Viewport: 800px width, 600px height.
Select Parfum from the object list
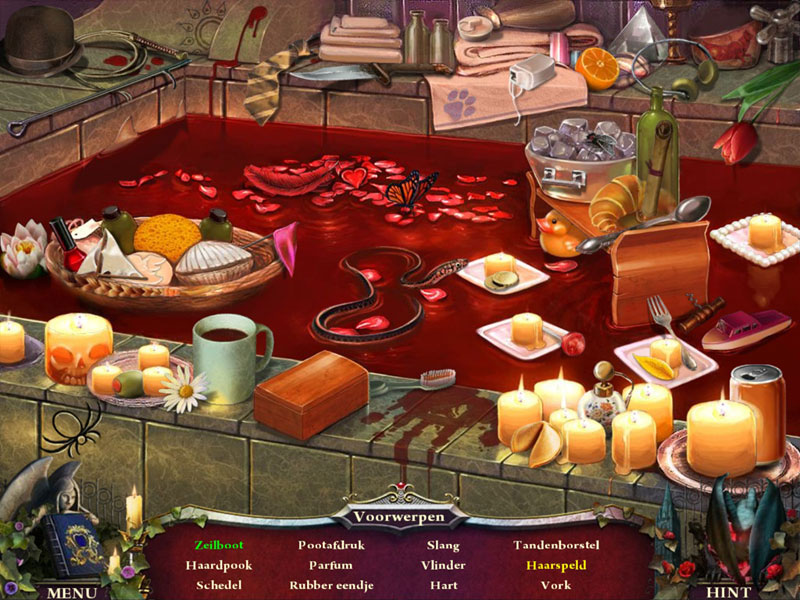coord(330,565)
